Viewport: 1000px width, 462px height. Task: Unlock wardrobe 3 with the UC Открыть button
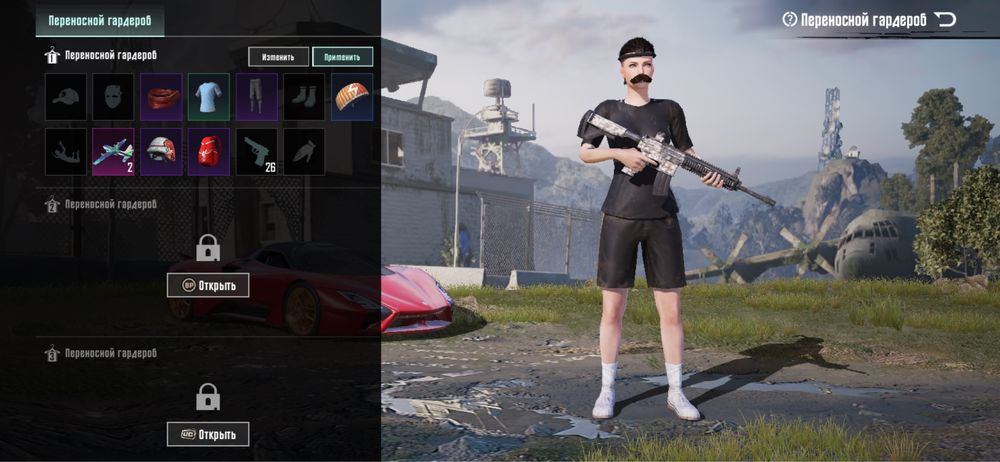point(208,434)
